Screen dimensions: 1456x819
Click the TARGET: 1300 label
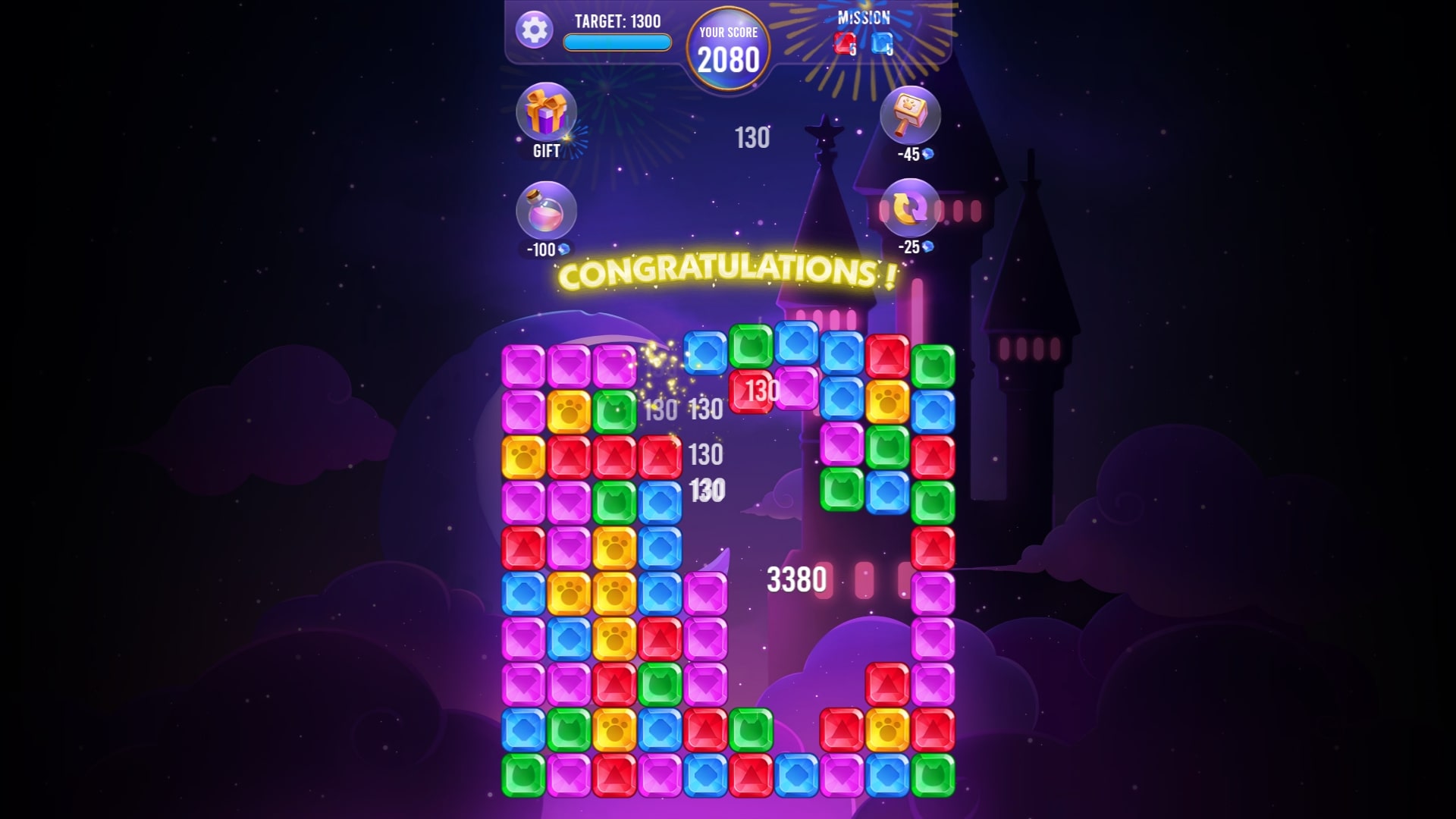point(617,20)
